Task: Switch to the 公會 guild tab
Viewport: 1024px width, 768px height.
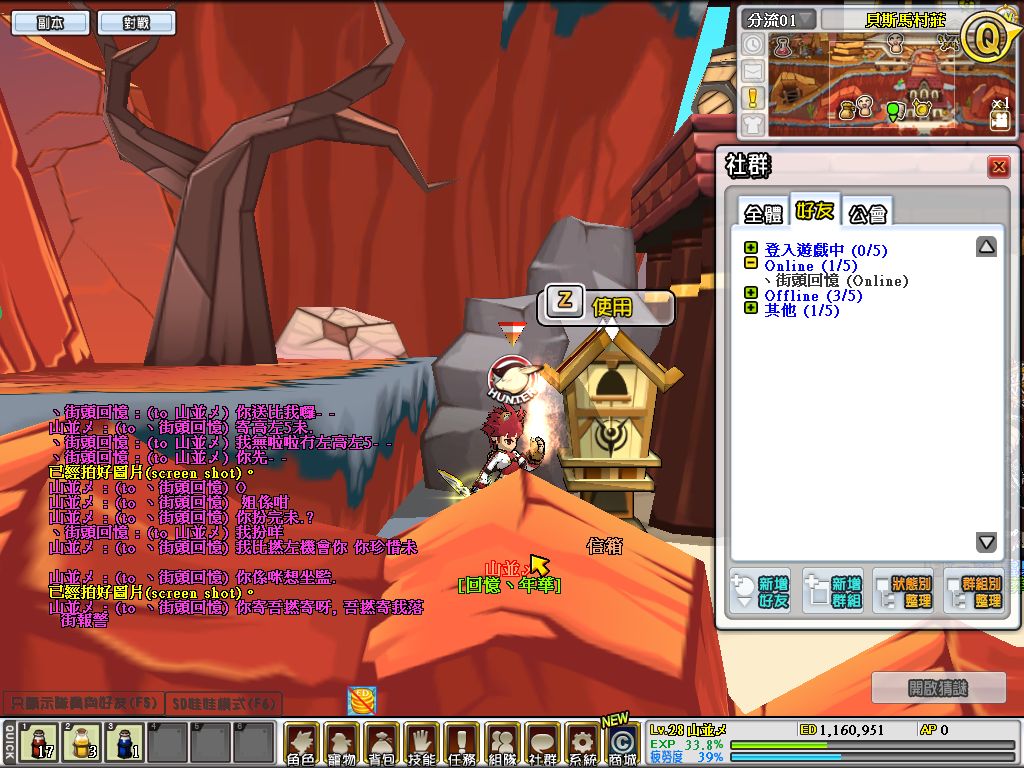Action: pos(866,213)
